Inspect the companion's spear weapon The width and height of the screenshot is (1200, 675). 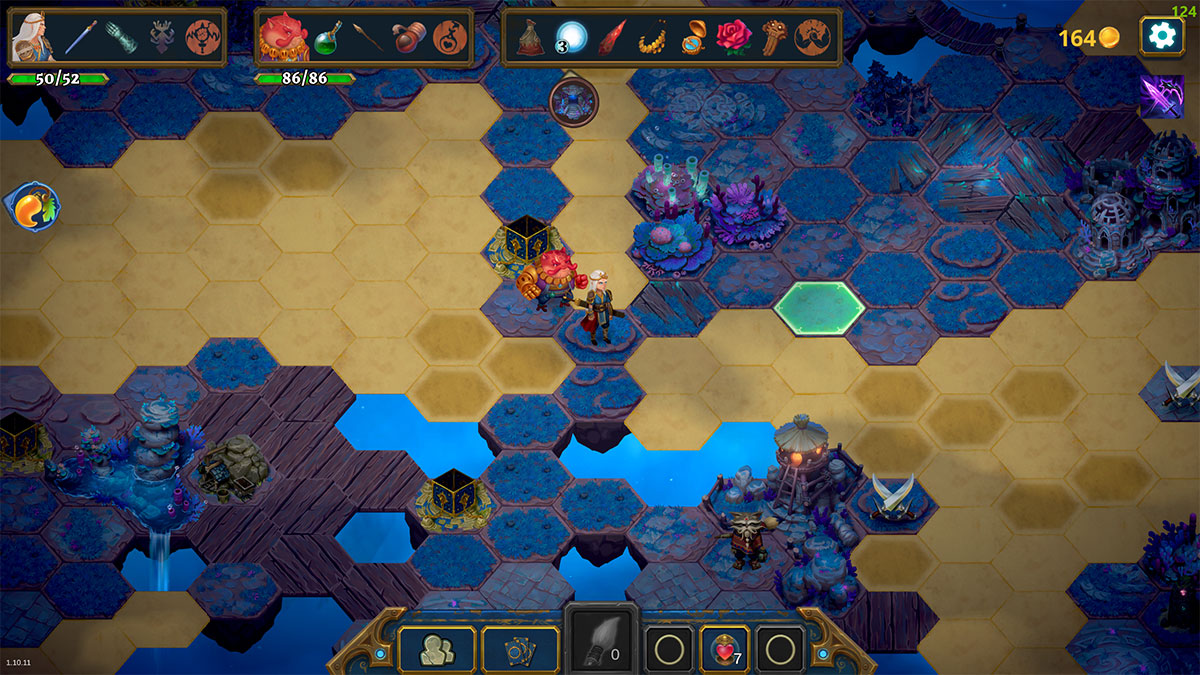point(367,38)
